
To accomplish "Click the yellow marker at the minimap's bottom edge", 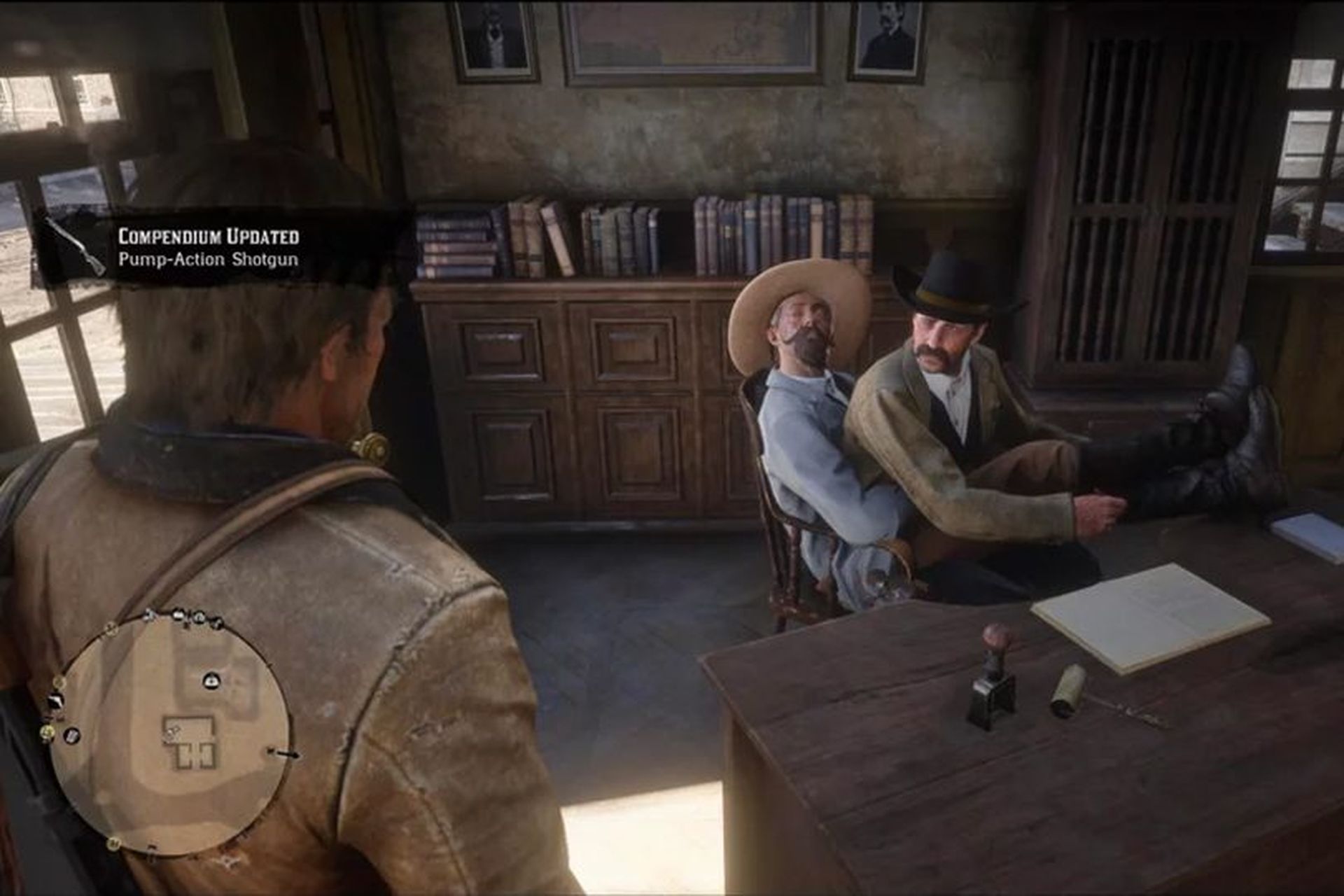I will pyautogui.click(x=114, y=846).
